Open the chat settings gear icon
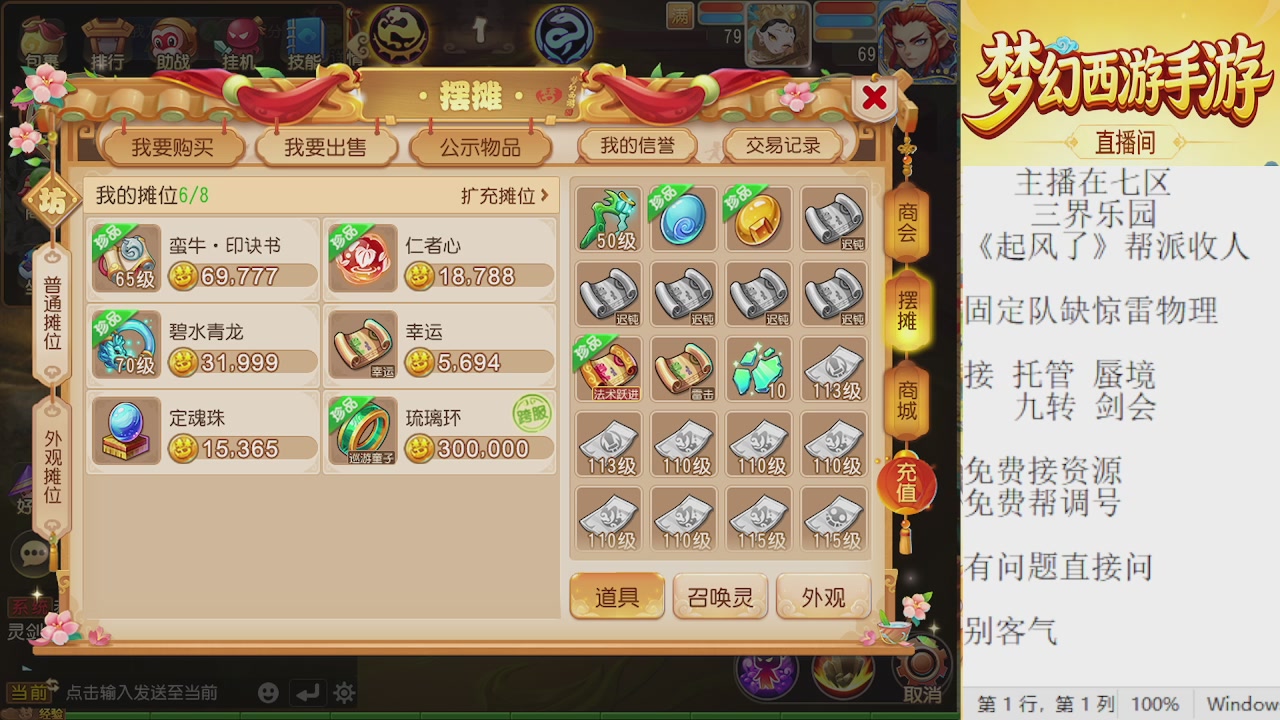 (x=345, y=691)
